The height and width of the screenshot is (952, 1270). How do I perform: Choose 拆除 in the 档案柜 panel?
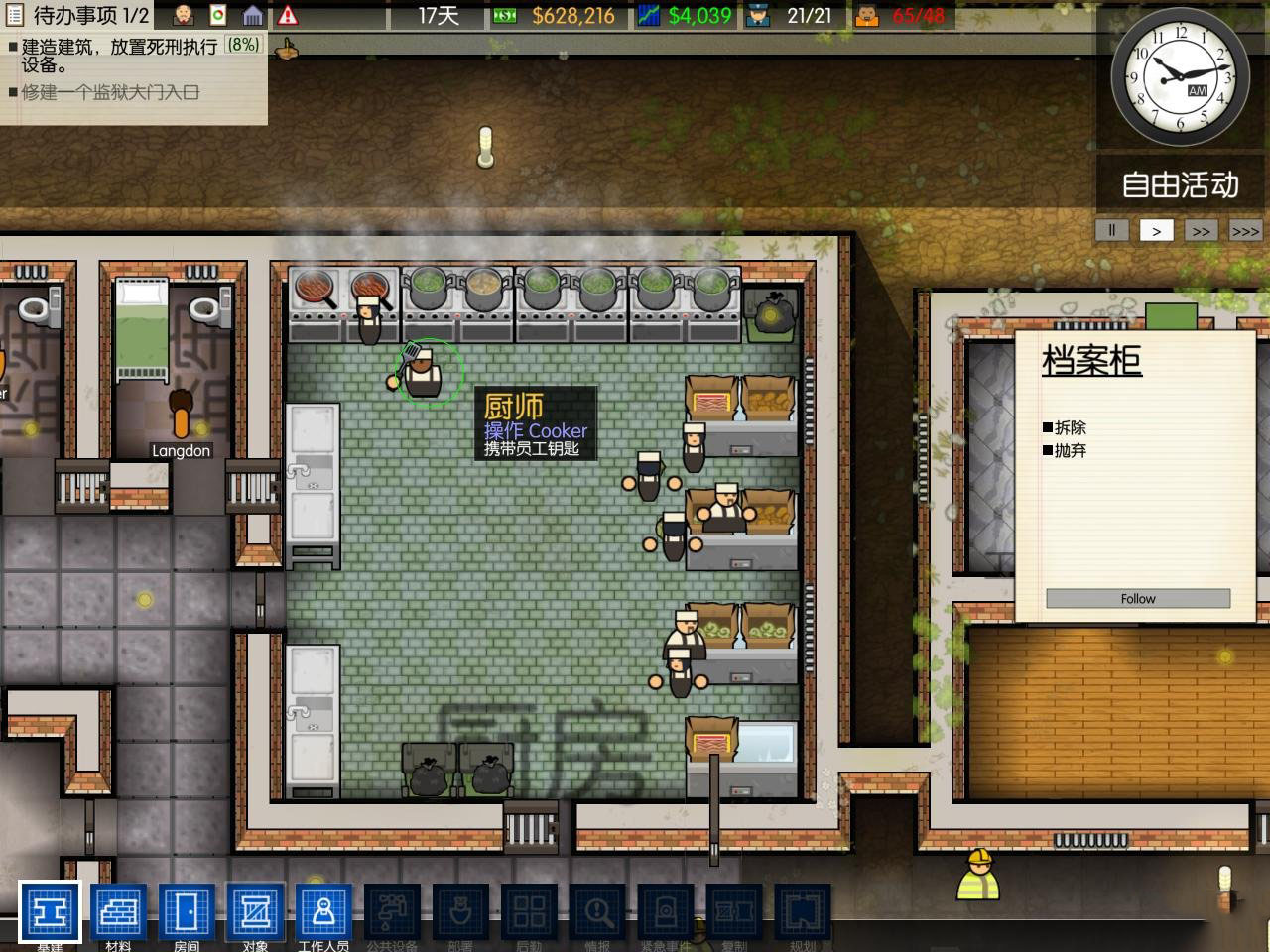pyautogui.click(x=1070, y=427)
